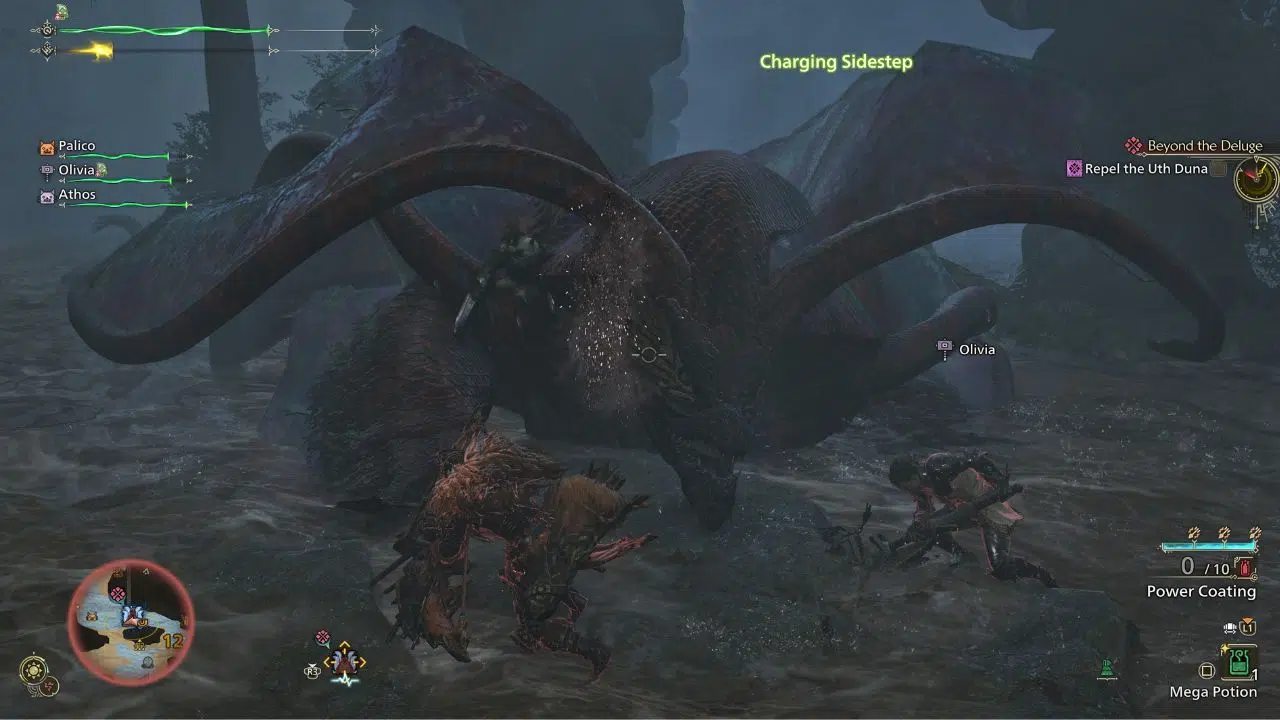Select Palico in the party list
Viewport: 1280px width, 720px height.
click(x=76, y=146)
